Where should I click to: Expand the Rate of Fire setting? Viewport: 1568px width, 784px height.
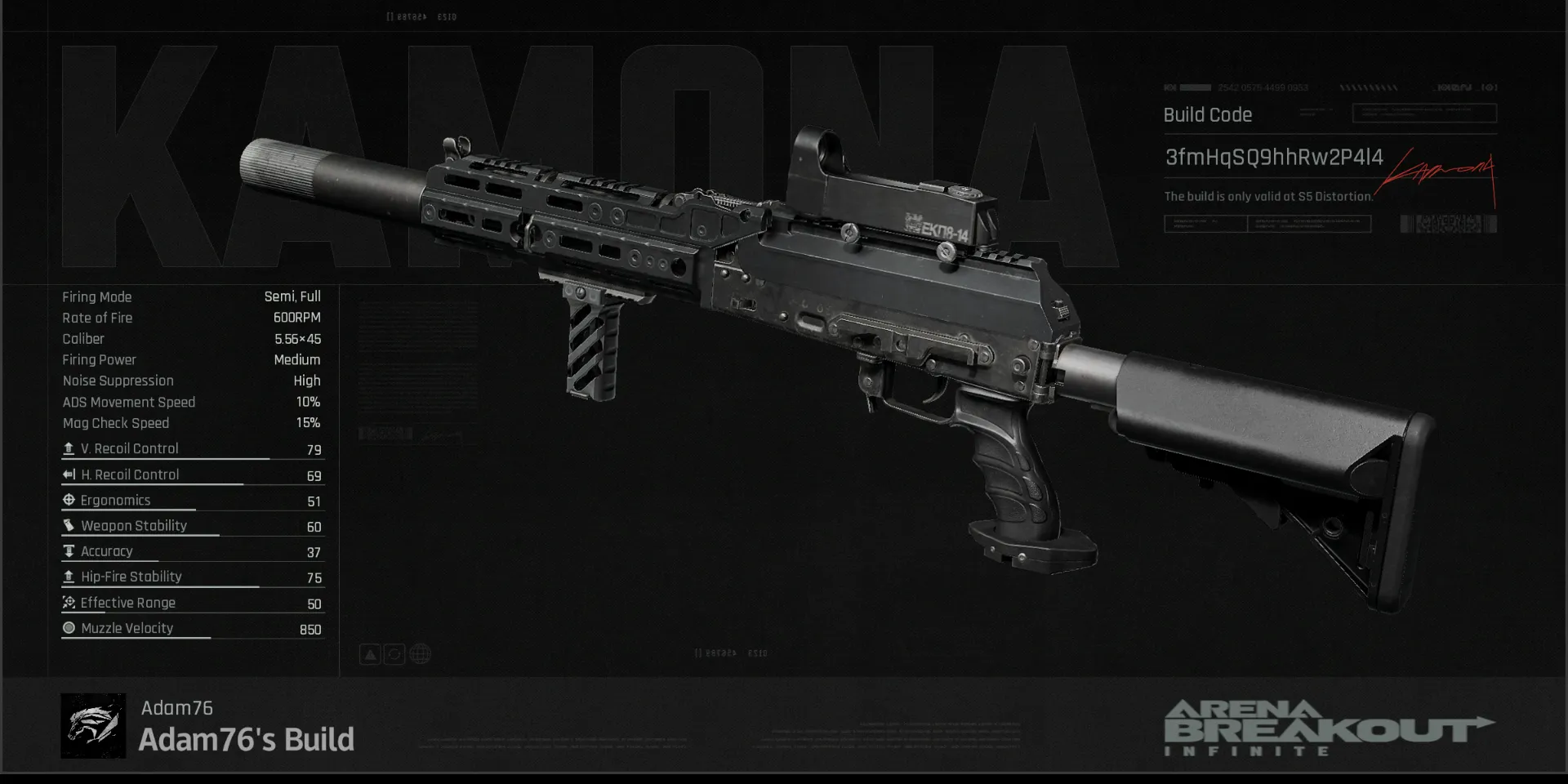click(97, 318)
